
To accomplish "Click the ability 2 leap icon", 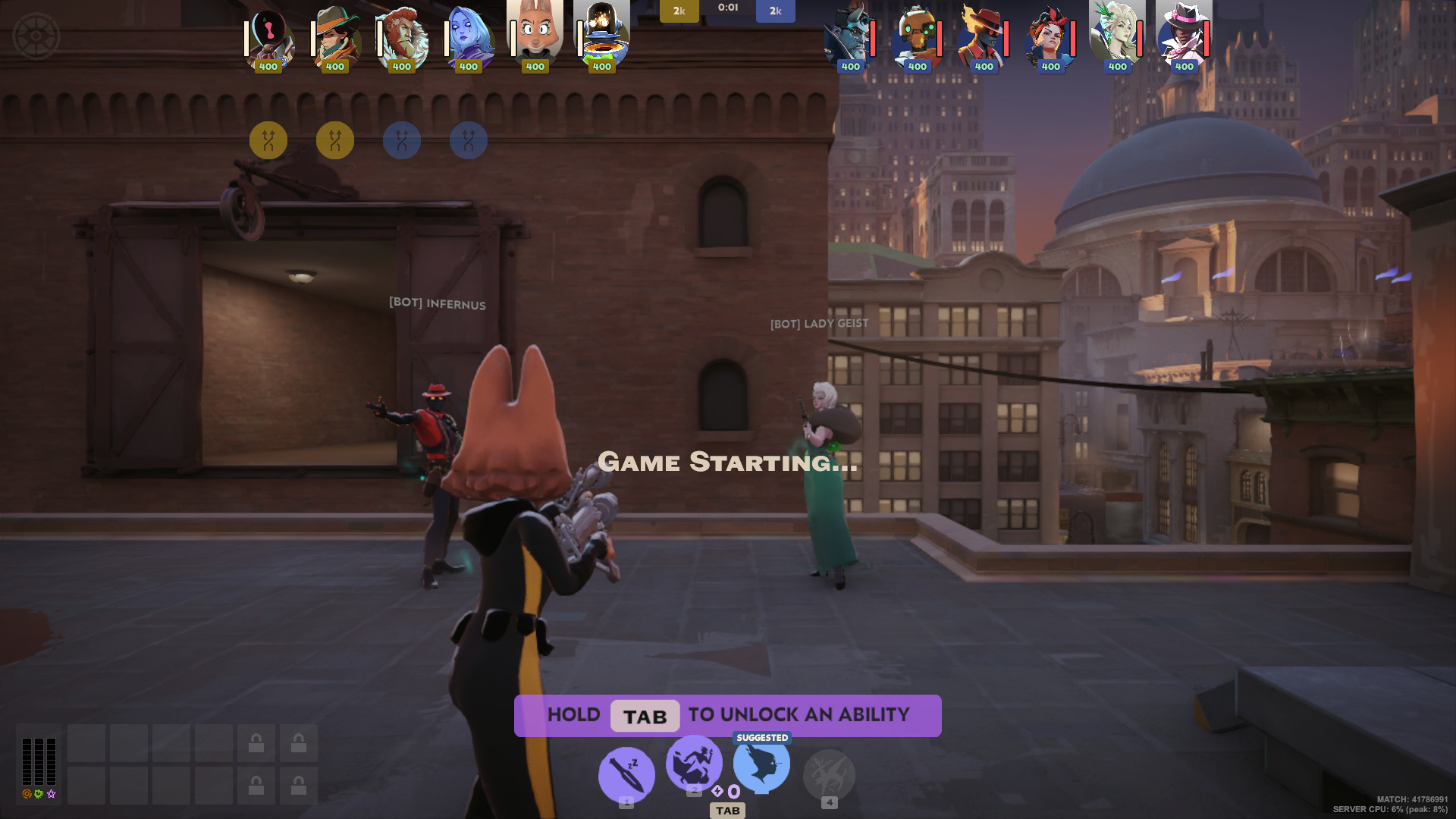I will (693, 766).
